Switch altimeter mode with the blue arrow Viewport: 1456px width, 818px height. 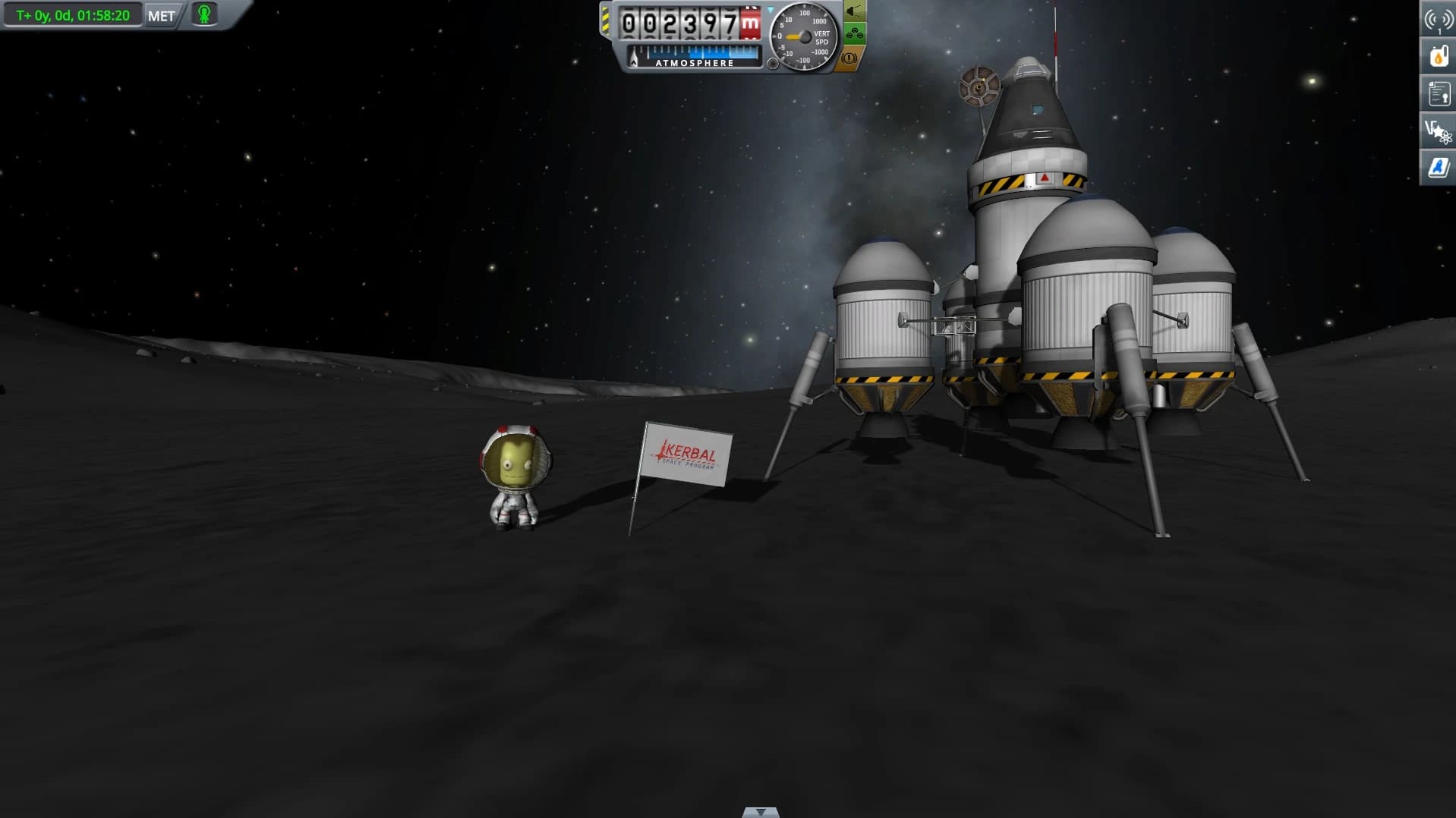[x=771, y=11]
